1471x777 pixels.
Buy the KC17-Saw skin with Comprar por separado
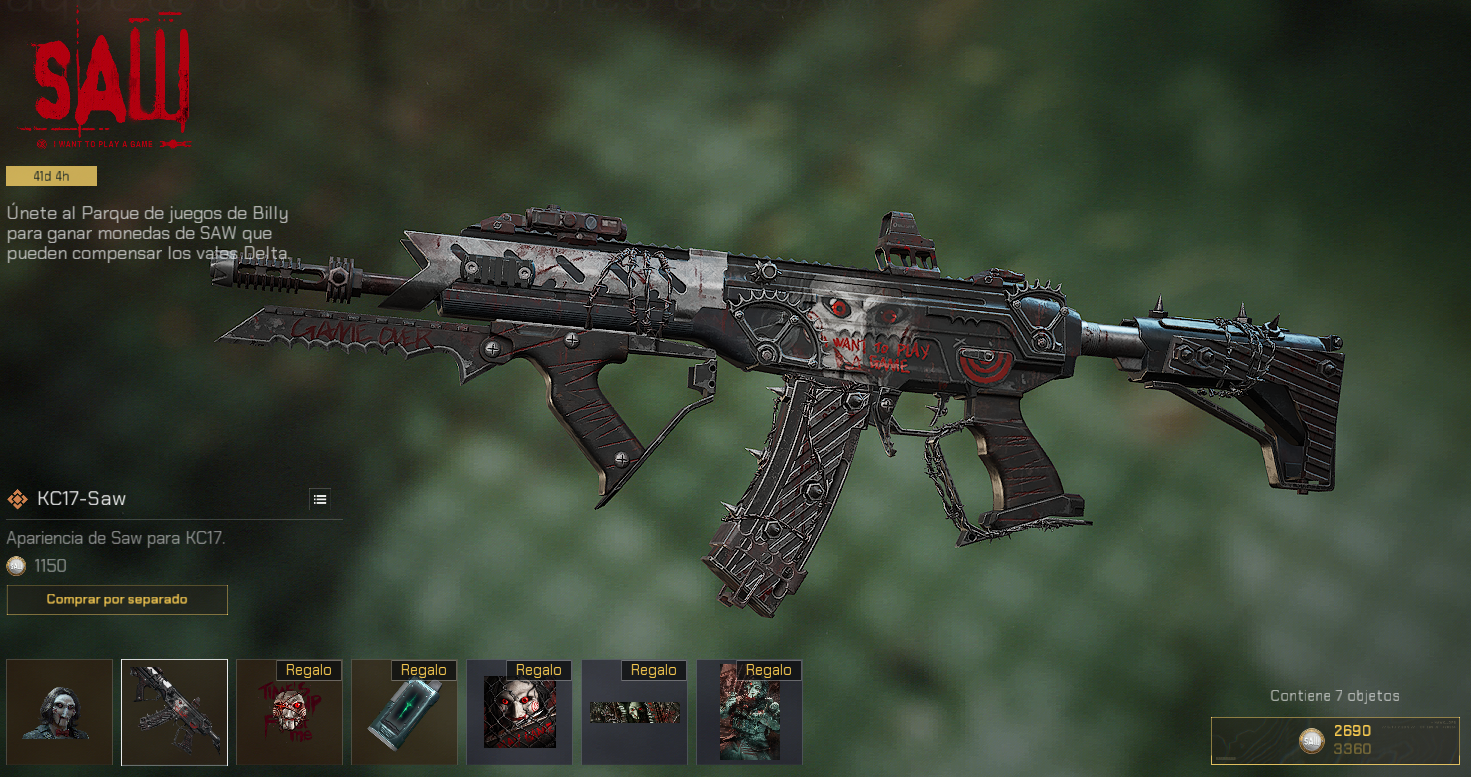(x=117, y=600)
